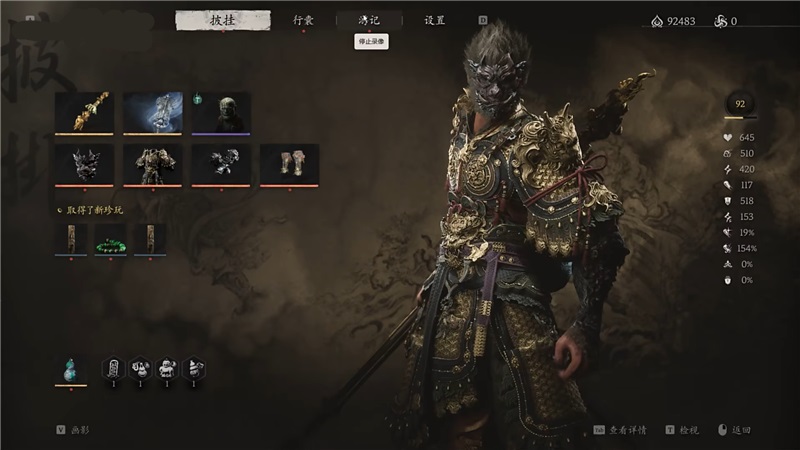Screen dimensions: 800x450
Task: Go to the 设置 settings tab
Action: point(435,20)
